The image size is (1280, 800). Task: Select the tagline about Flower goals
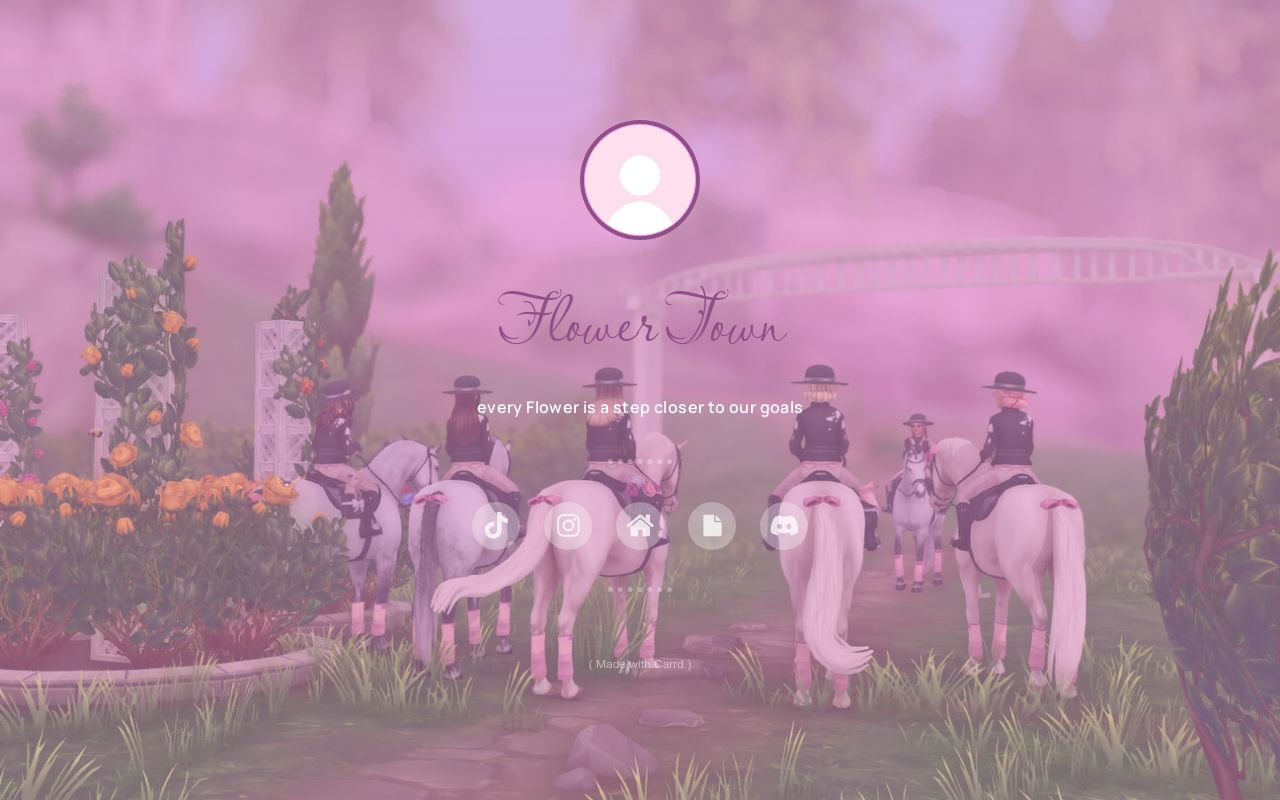click(640, 407)
